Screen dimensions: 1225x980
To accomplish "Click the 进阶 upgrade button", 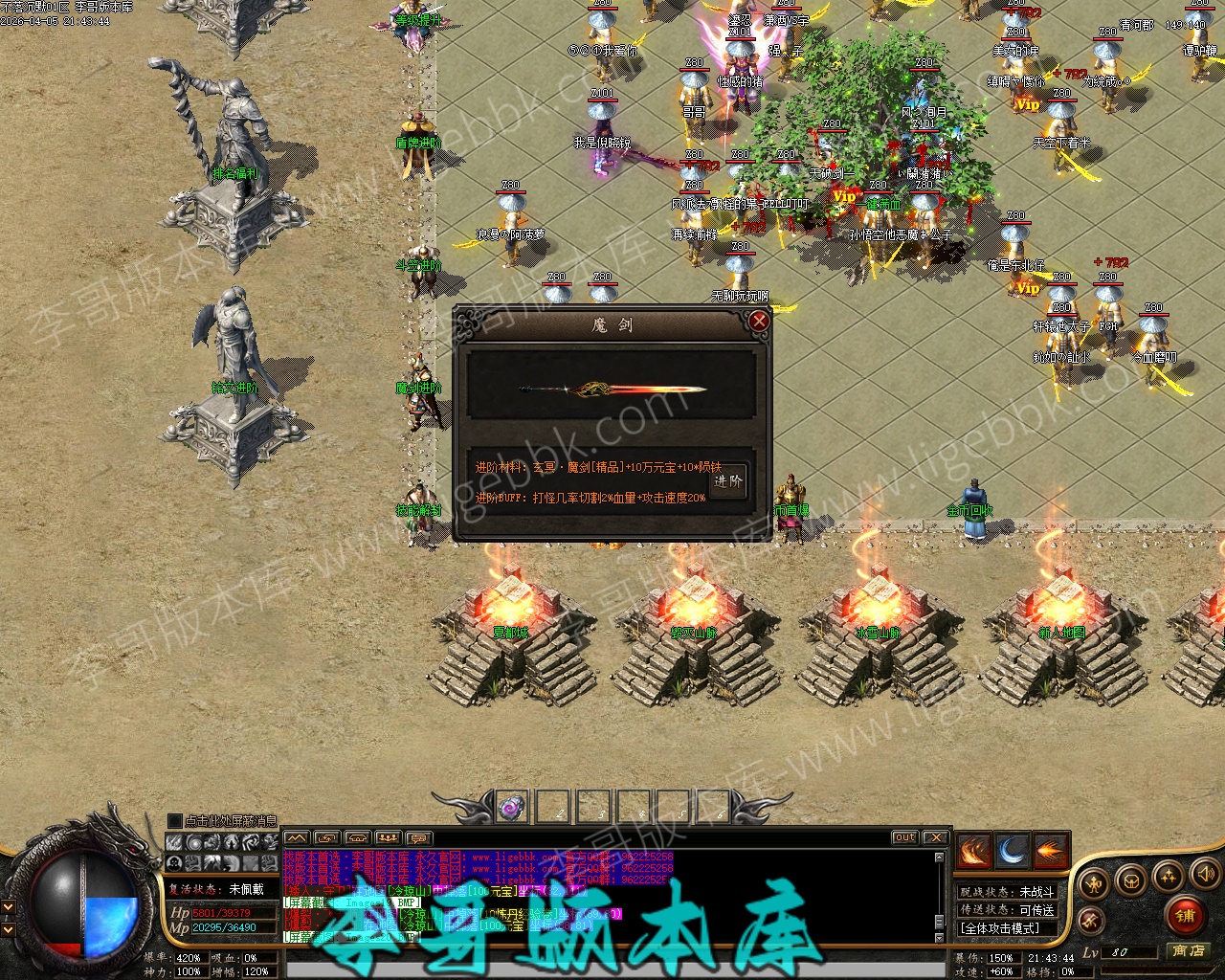I will (x=728, y=481).
